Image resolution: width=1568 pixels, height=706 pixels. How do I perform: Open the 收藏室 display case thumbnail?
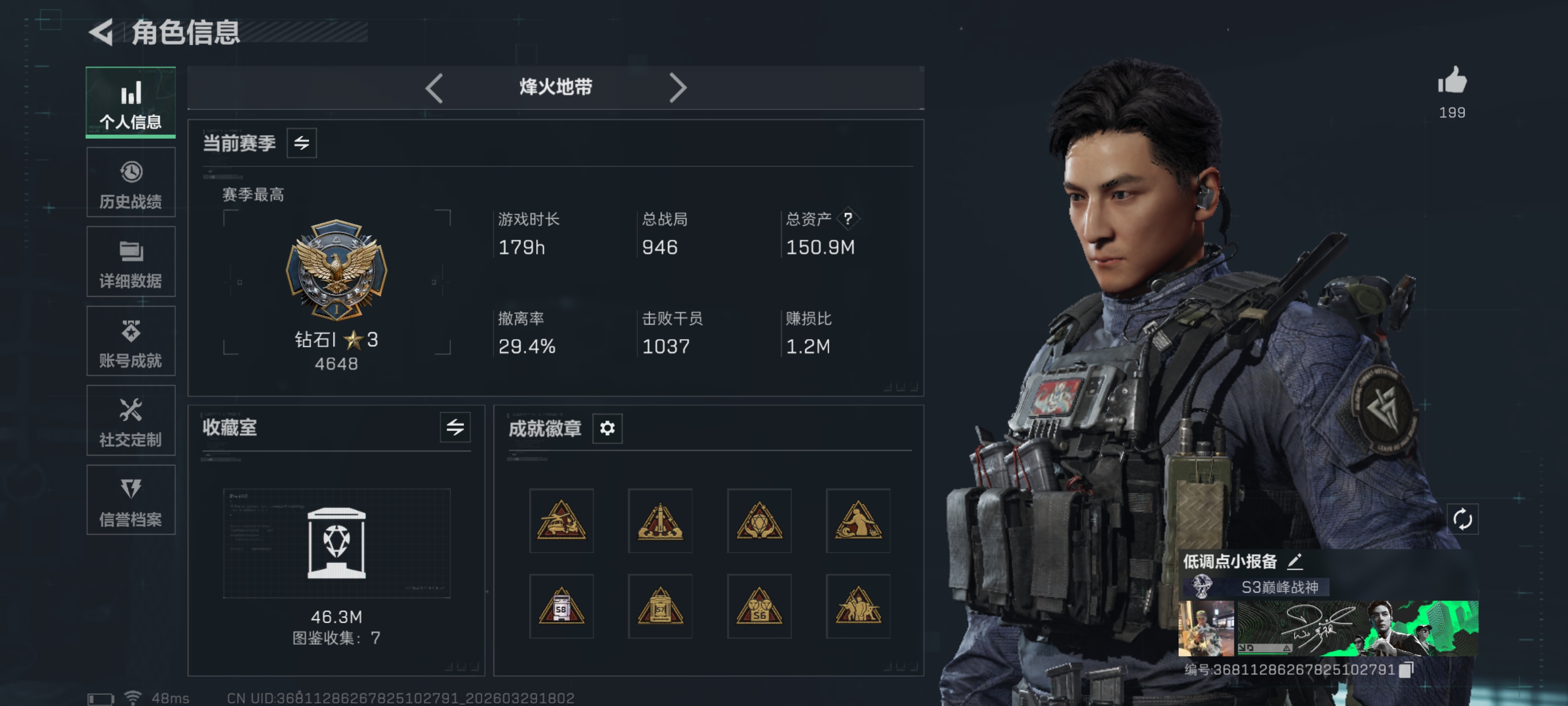coord(337,543)
